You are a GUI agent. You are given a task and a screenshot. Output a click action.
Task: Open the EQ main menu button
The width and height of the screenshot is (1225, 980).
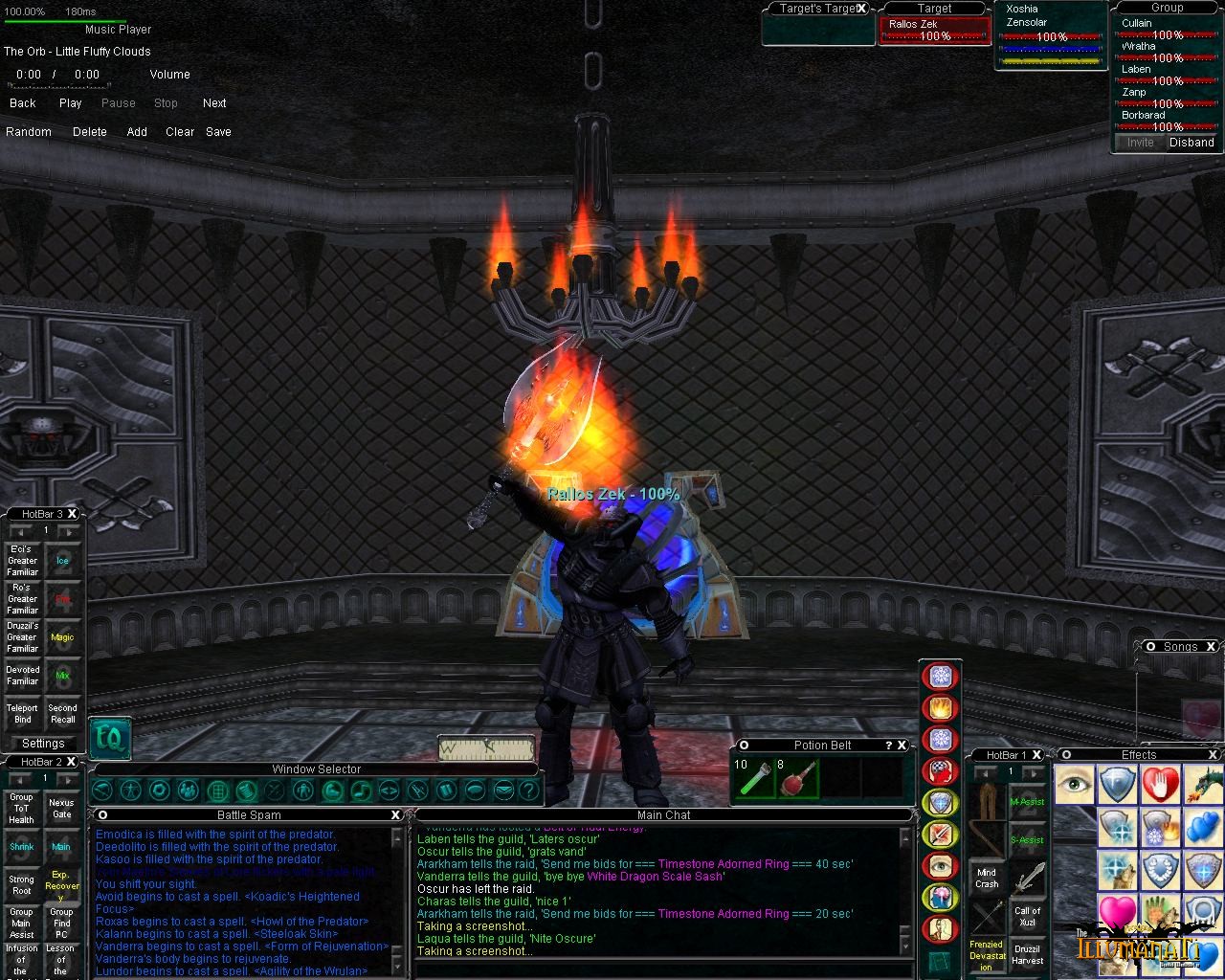pos(109,738)
